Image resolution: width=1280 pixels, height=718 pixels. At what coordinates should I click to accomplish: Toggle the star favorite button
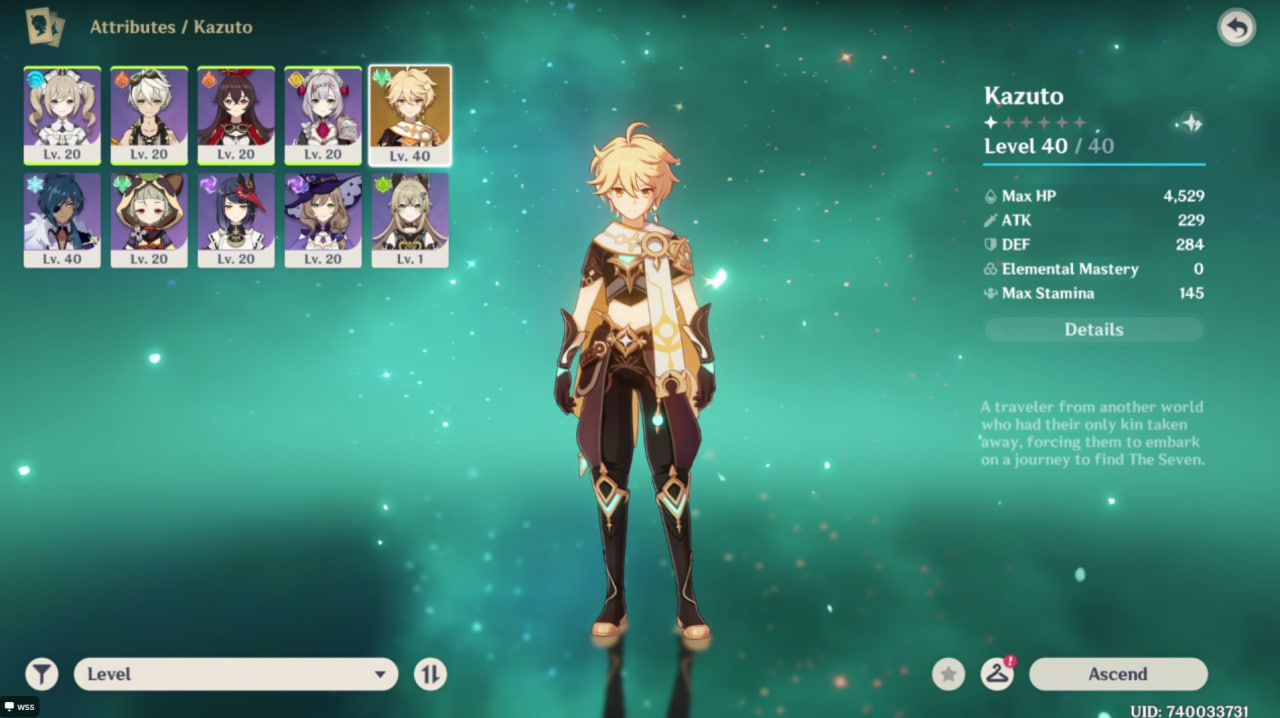(x=948, y=674)
